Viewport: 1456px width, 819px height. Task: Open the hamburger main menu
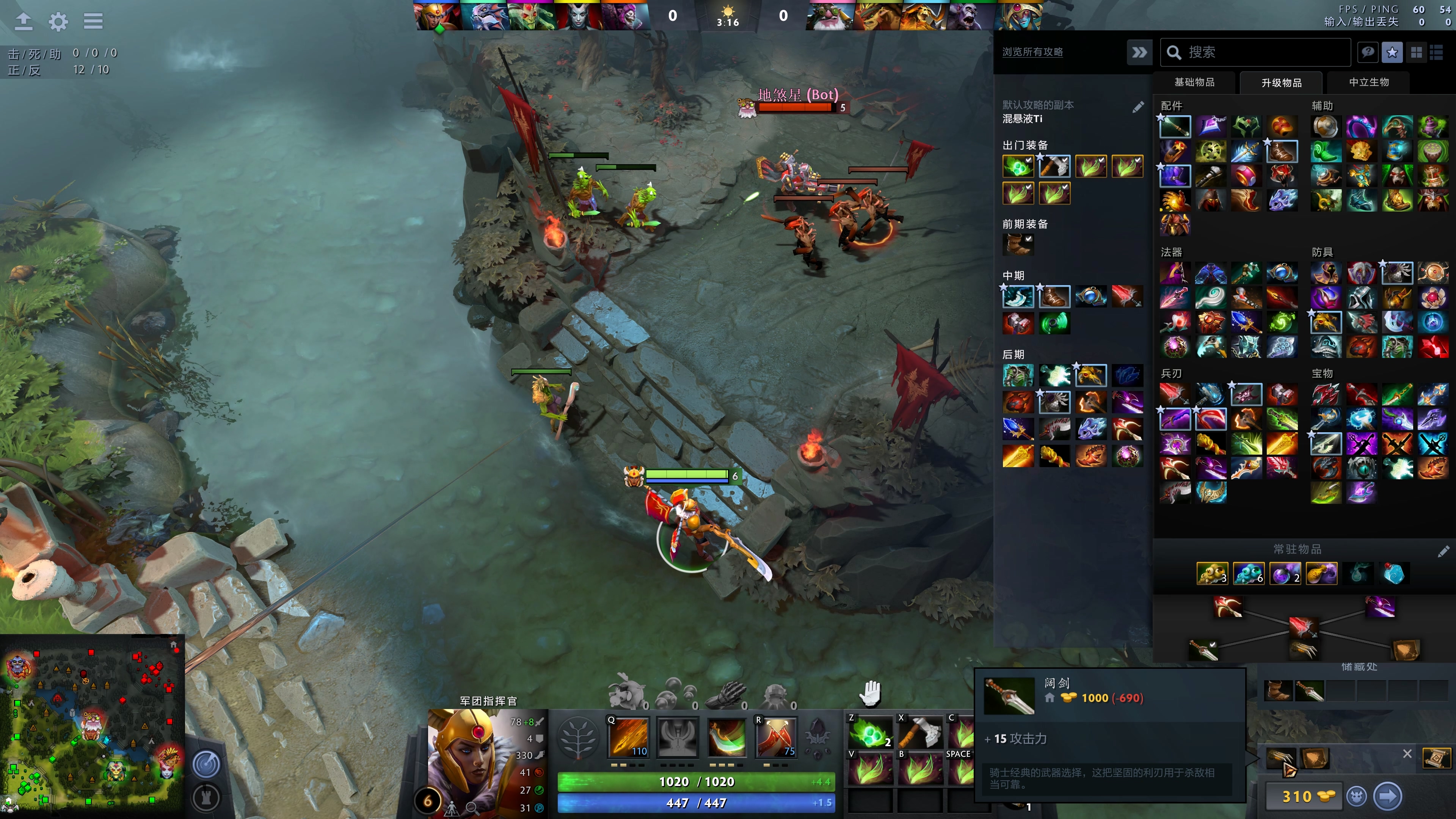pyautogui.click(x=93, y=22)
